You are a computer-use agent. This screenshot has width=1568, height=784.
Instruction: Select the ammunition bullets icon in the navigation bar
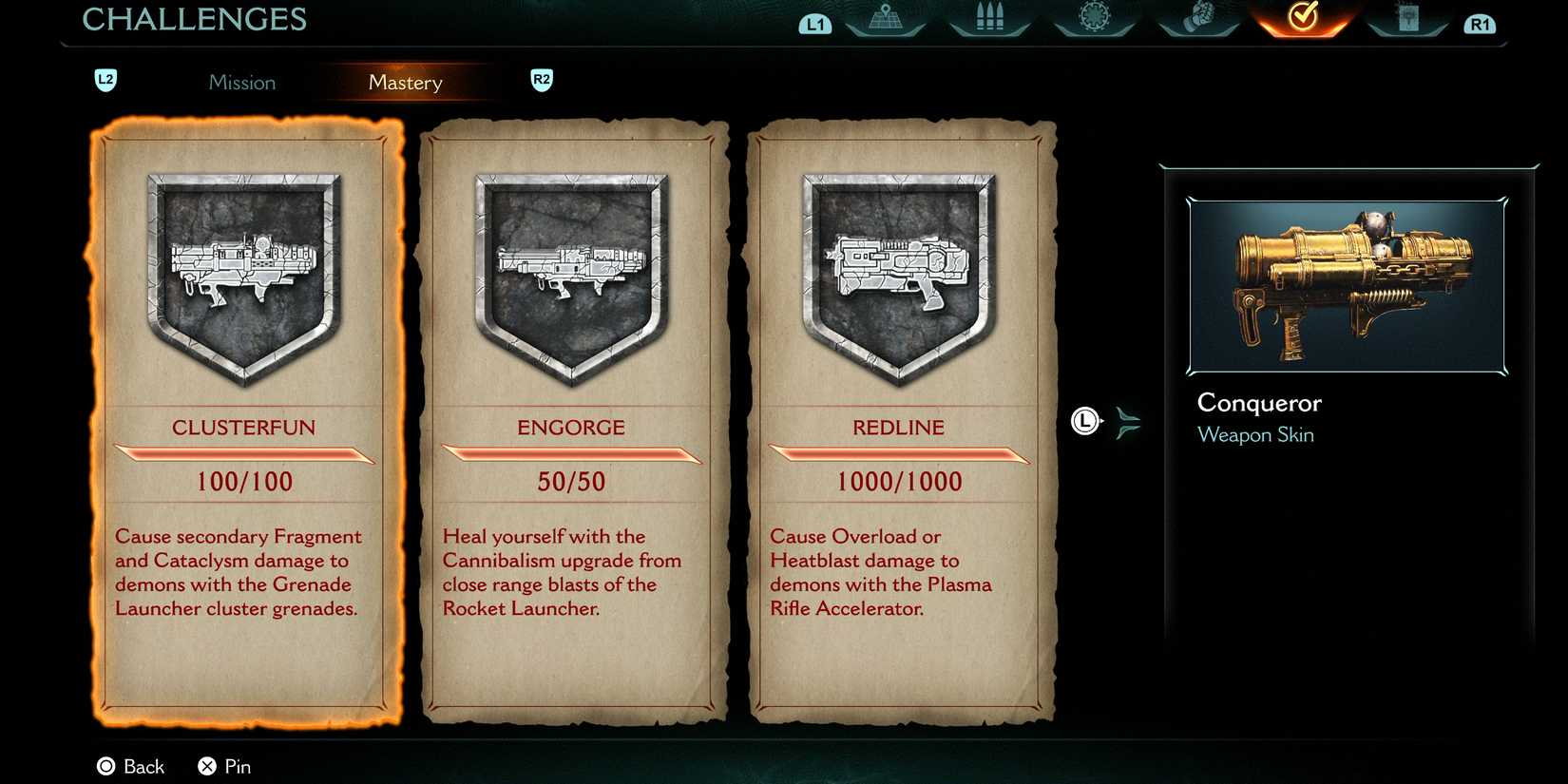pyautogui.click(x=988, y=16)
